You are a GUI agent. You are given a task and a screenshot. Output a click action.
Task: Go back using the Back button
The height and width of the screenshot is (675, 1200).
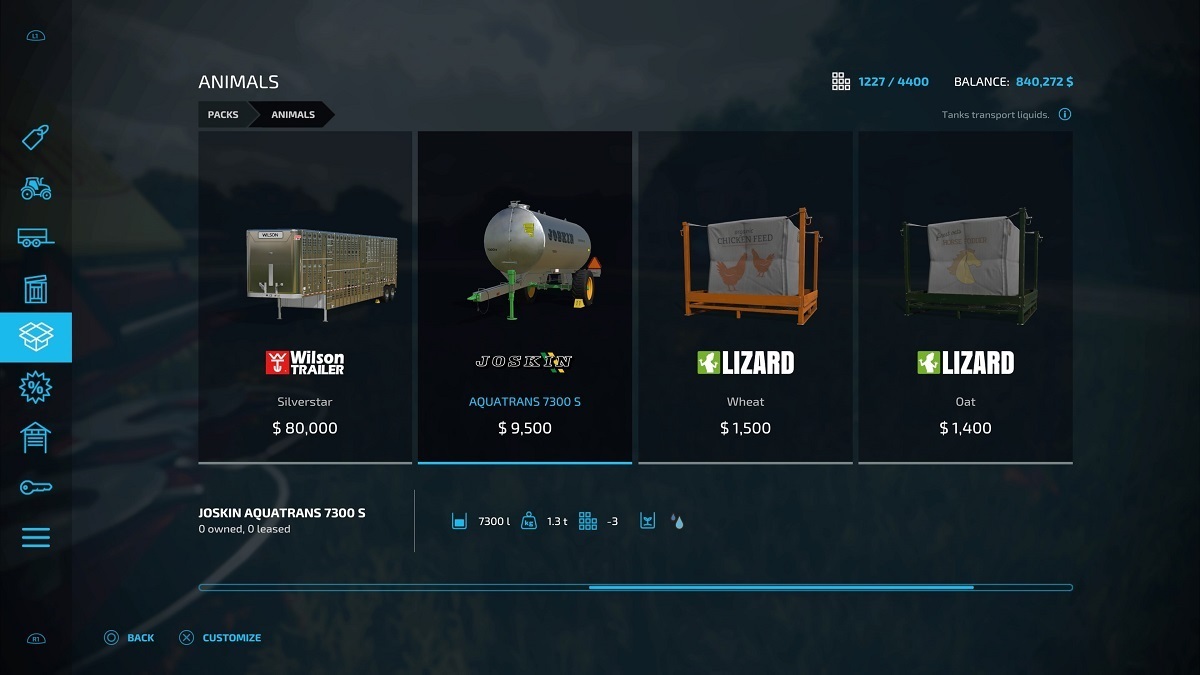pos(130,638)
